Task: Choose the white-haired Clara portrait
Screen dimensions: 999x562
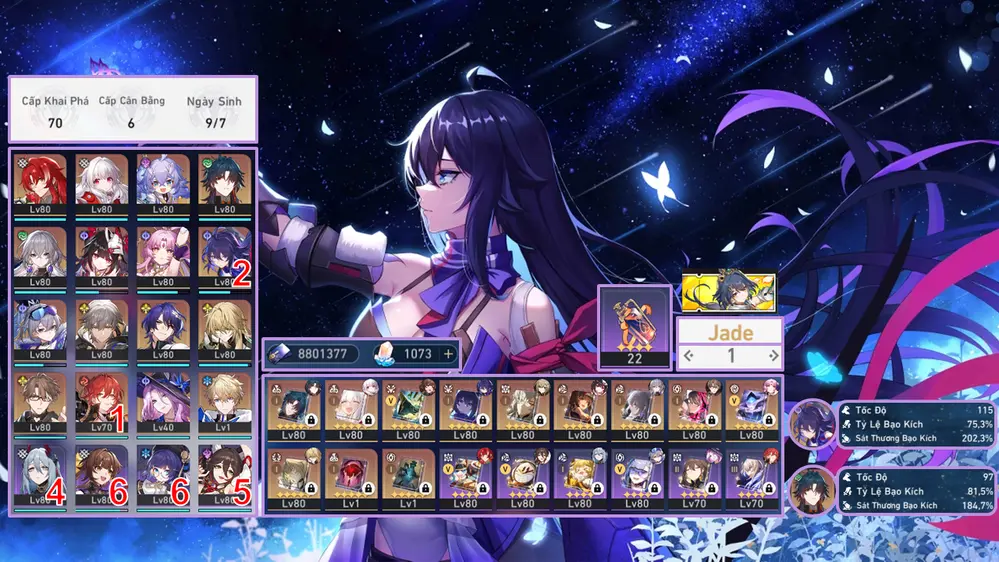Action: click(102, 181)
